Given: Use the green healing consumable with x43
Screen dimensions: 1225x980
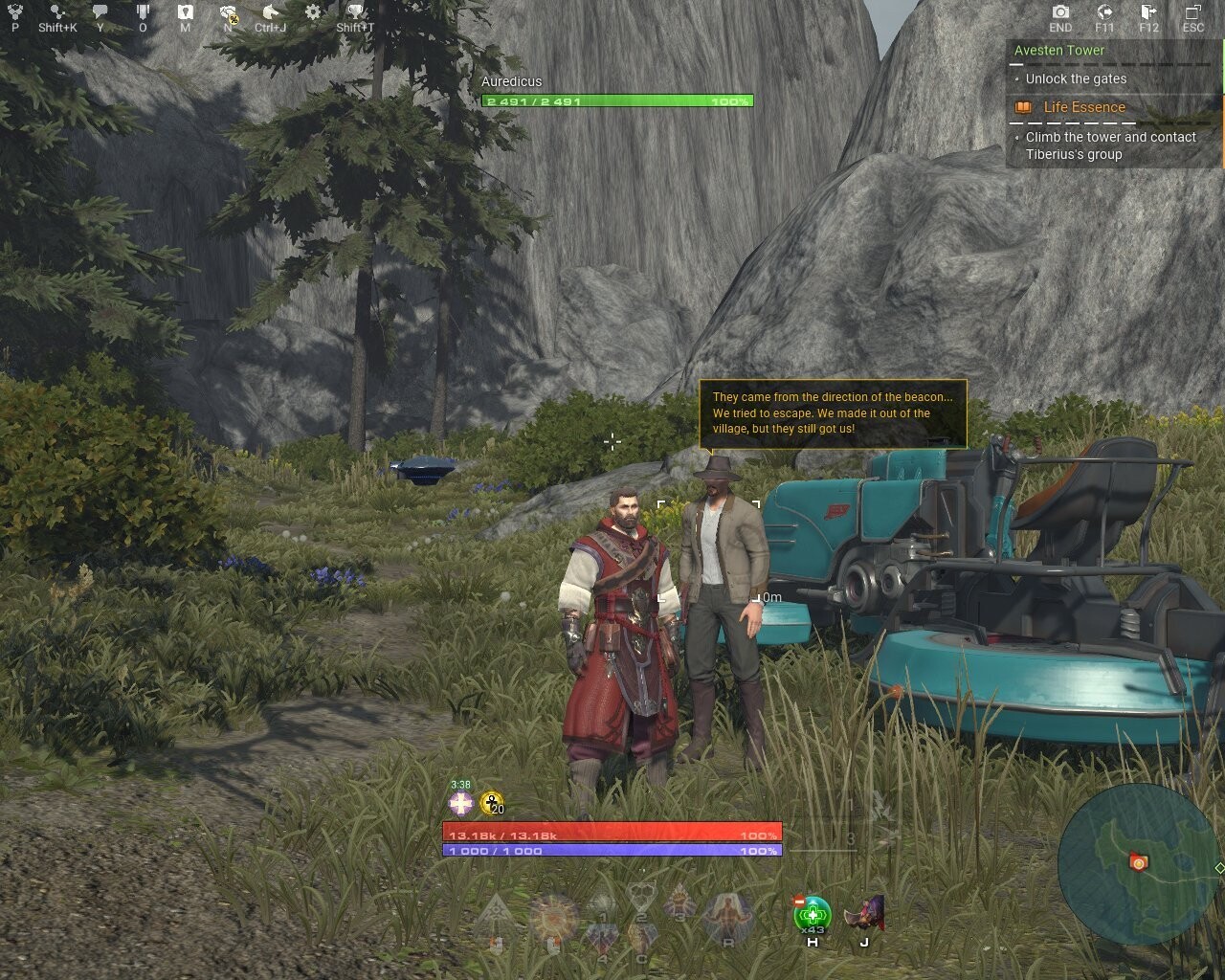Looking at the screenshot, I should pyautogui.click(x=813, y=914).
